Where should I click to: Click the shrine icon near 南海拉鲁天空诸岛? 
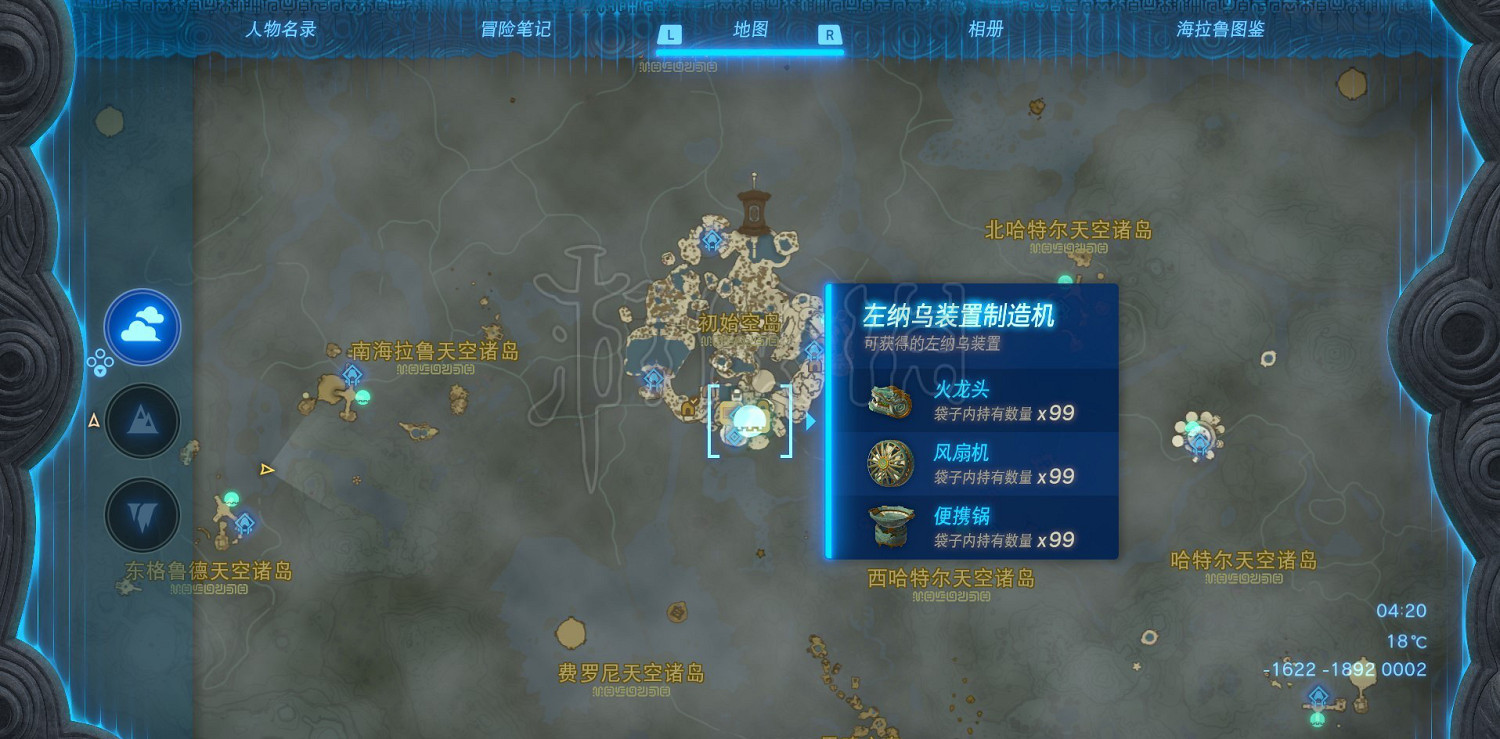pos(352,372)
